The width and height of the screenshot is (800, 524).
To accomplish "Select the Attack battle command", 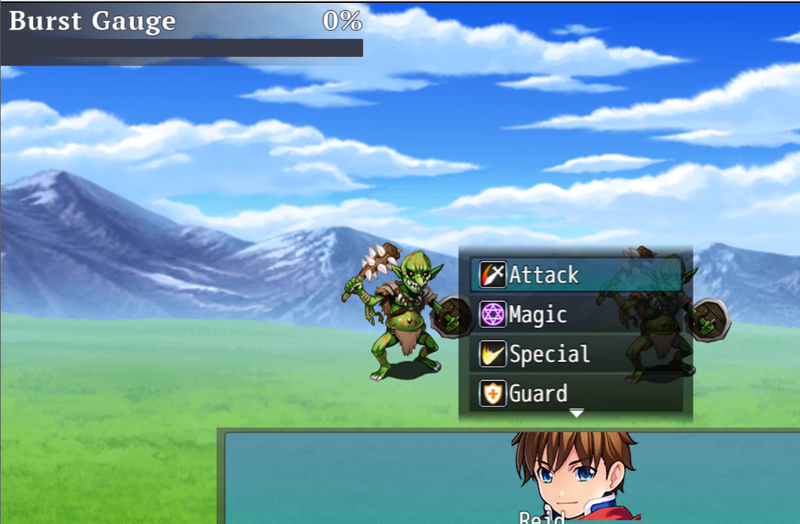I will click(x=575, y=275).
